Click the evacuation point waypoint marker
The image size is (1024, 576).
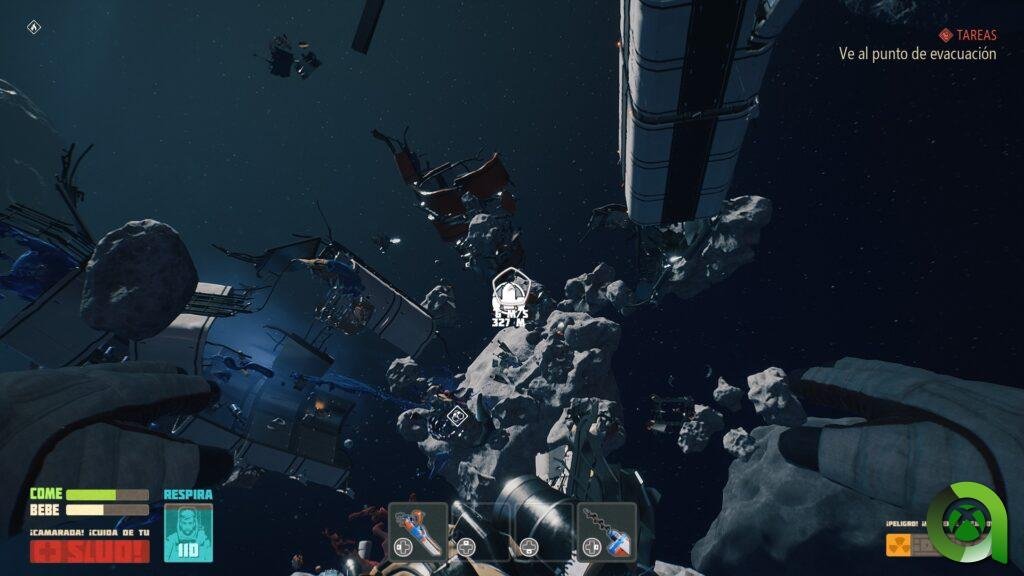pyautogui.click(x=509, y=291)
